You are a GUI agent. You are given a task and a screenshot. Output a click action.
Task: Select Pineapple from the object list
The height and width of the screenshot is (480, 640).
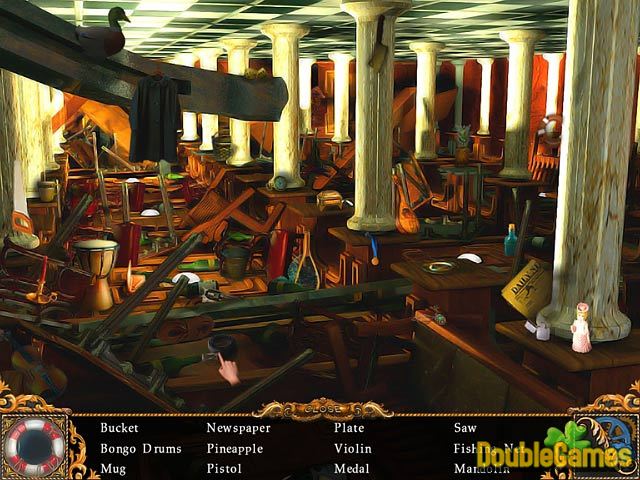point(234,448)
